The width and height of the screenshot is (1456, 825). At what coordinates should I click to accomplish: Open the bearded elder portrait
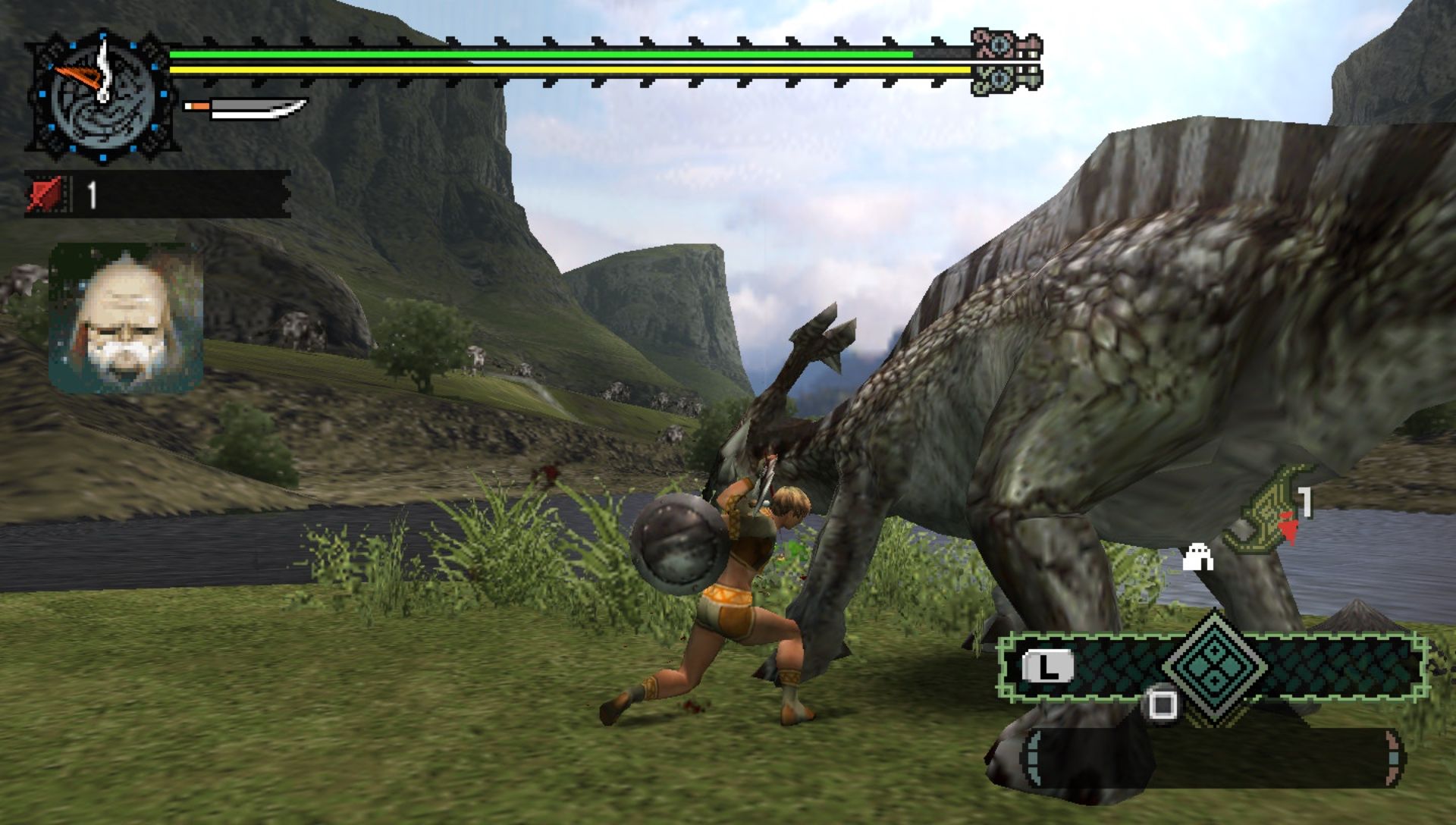126,318
